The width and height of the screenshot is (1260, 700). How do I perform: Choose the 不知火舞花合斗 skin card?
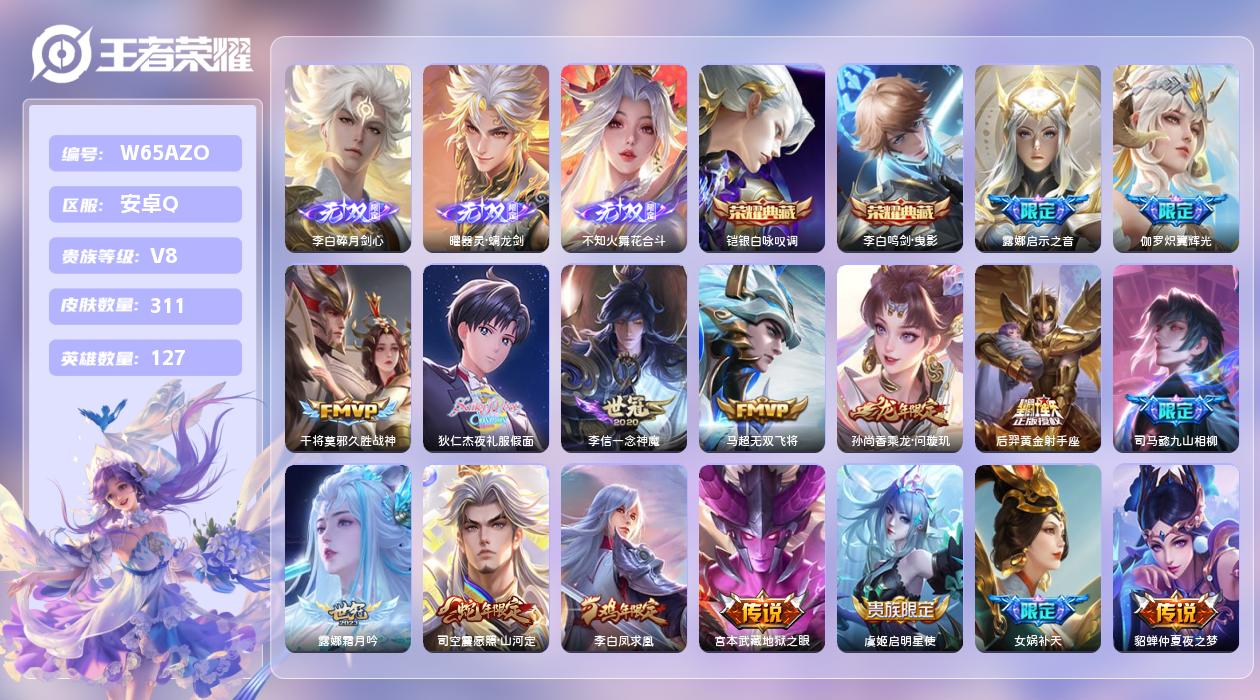click(x=623, y=158)
